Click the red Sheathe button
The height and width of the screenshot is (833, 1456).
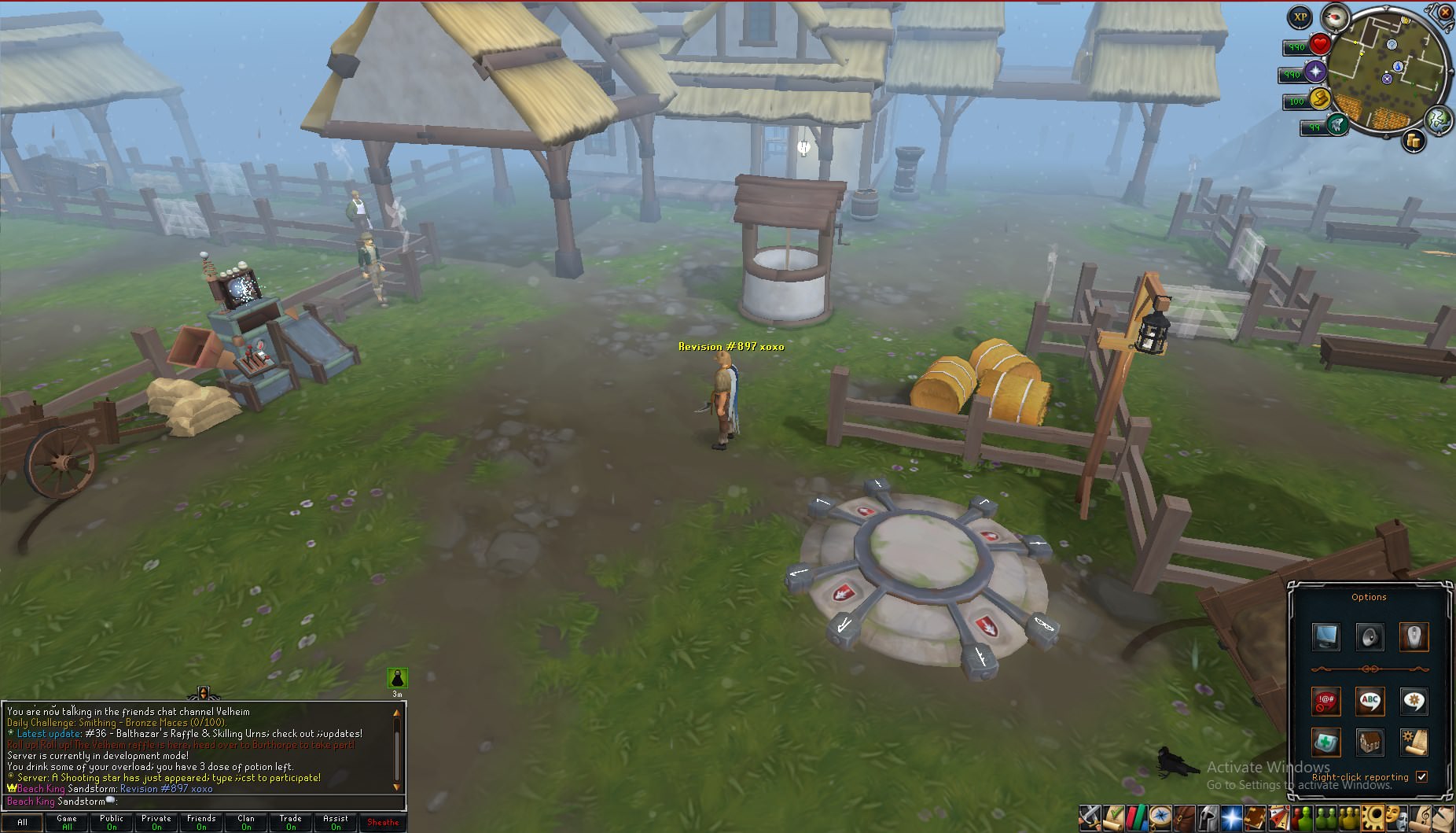point(383,822)
